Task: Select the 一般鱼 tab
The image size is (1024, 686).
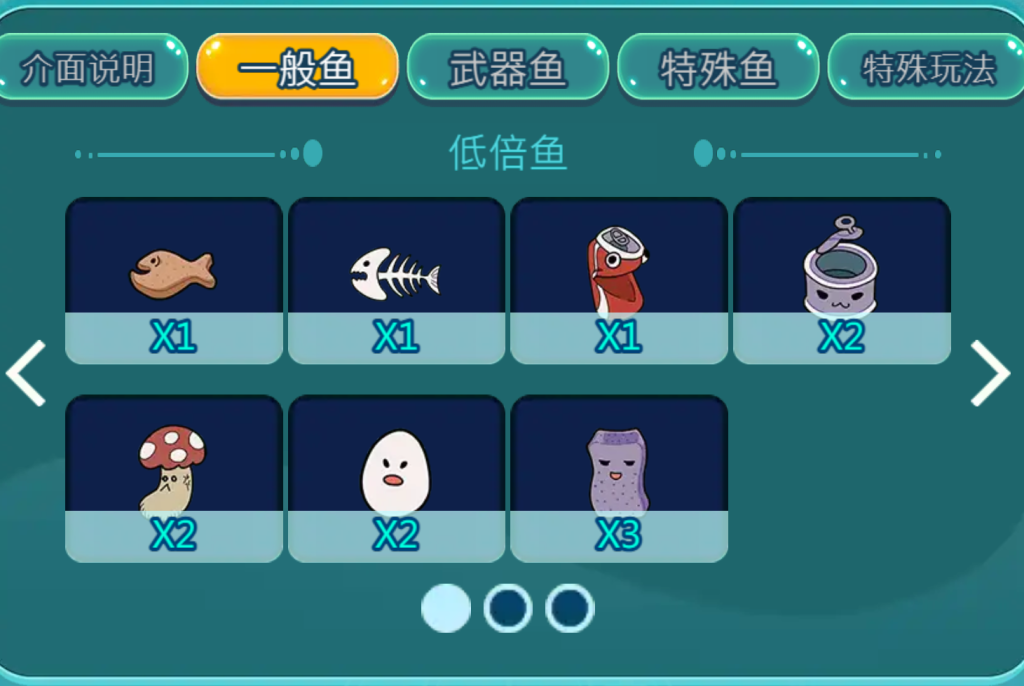Action: (298, 68)
